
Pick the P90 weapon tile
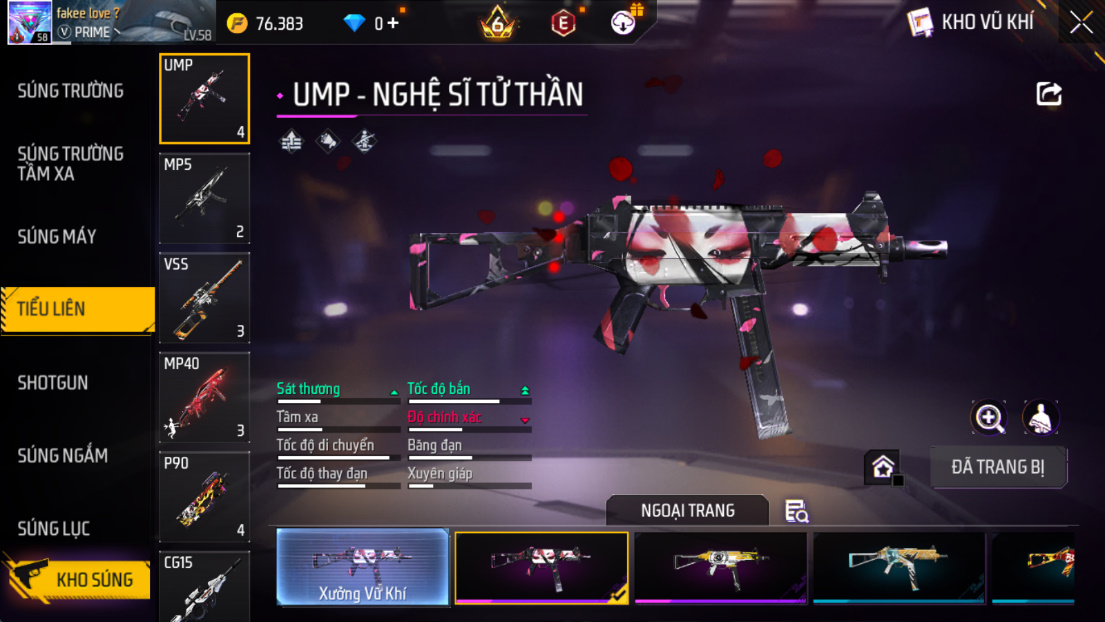[204, 496]
